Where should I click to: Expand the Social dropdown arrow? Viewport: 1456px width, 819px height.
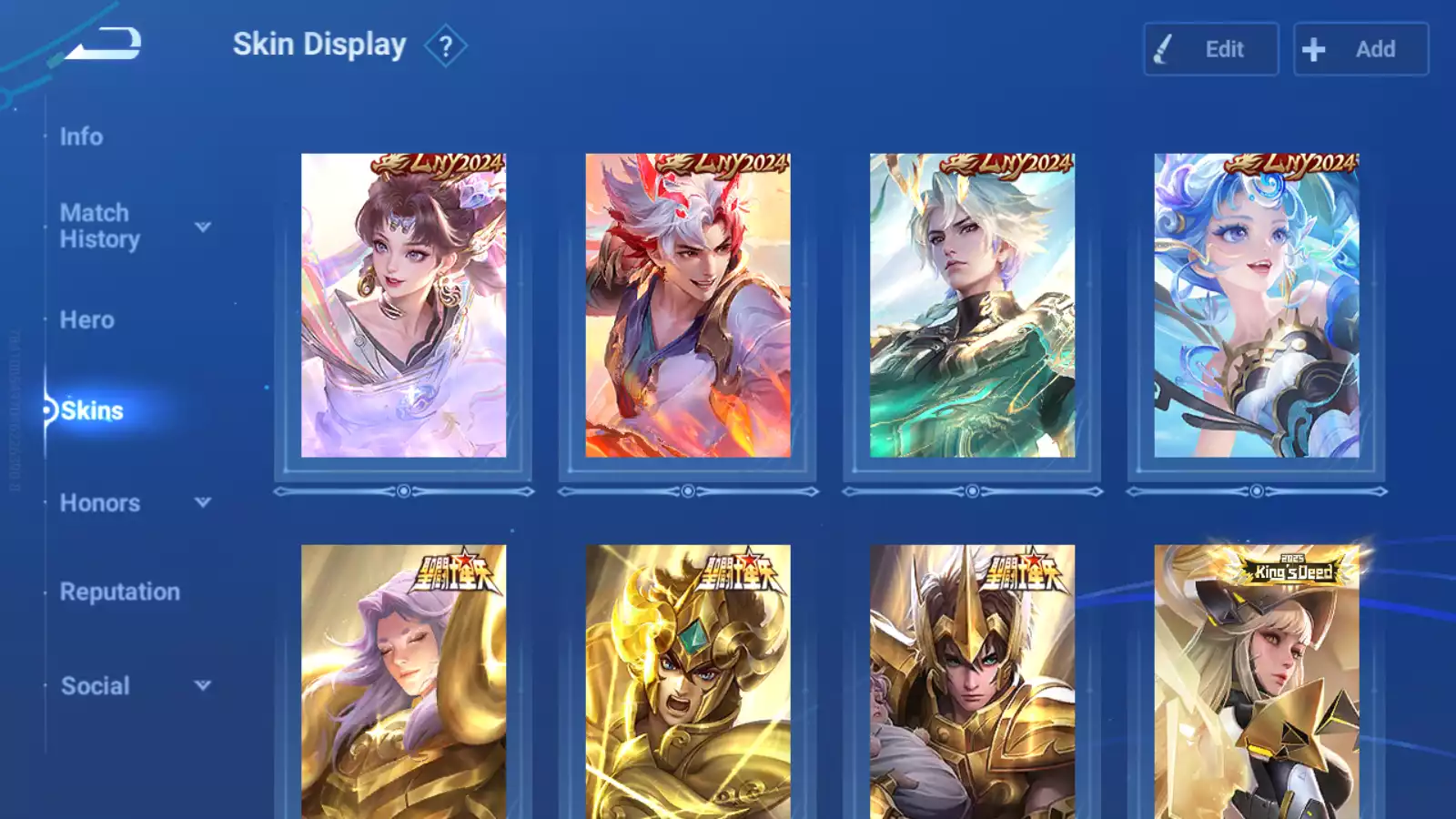click(x=203, y=685)
